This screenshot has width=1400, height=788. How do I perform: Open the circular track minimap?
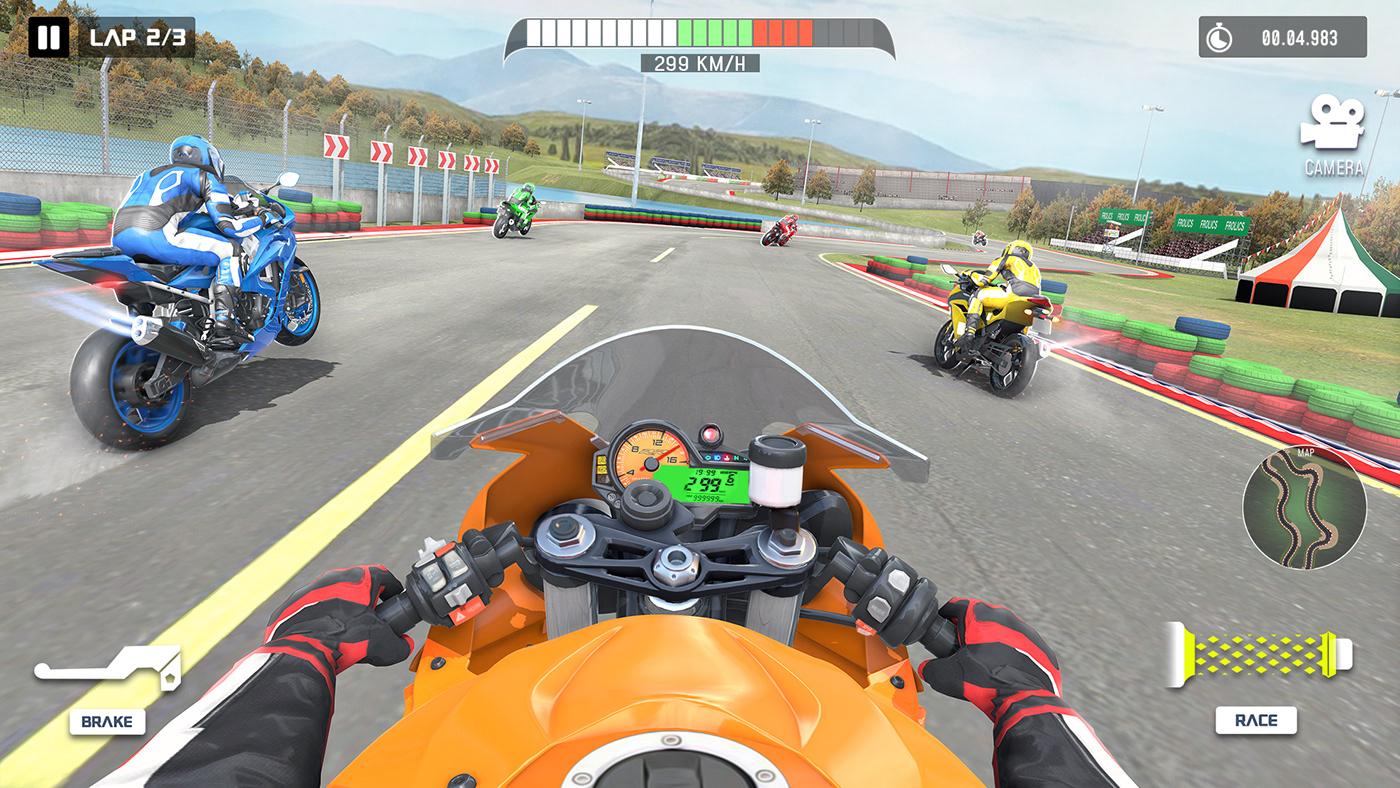(x=1303, y=507)
